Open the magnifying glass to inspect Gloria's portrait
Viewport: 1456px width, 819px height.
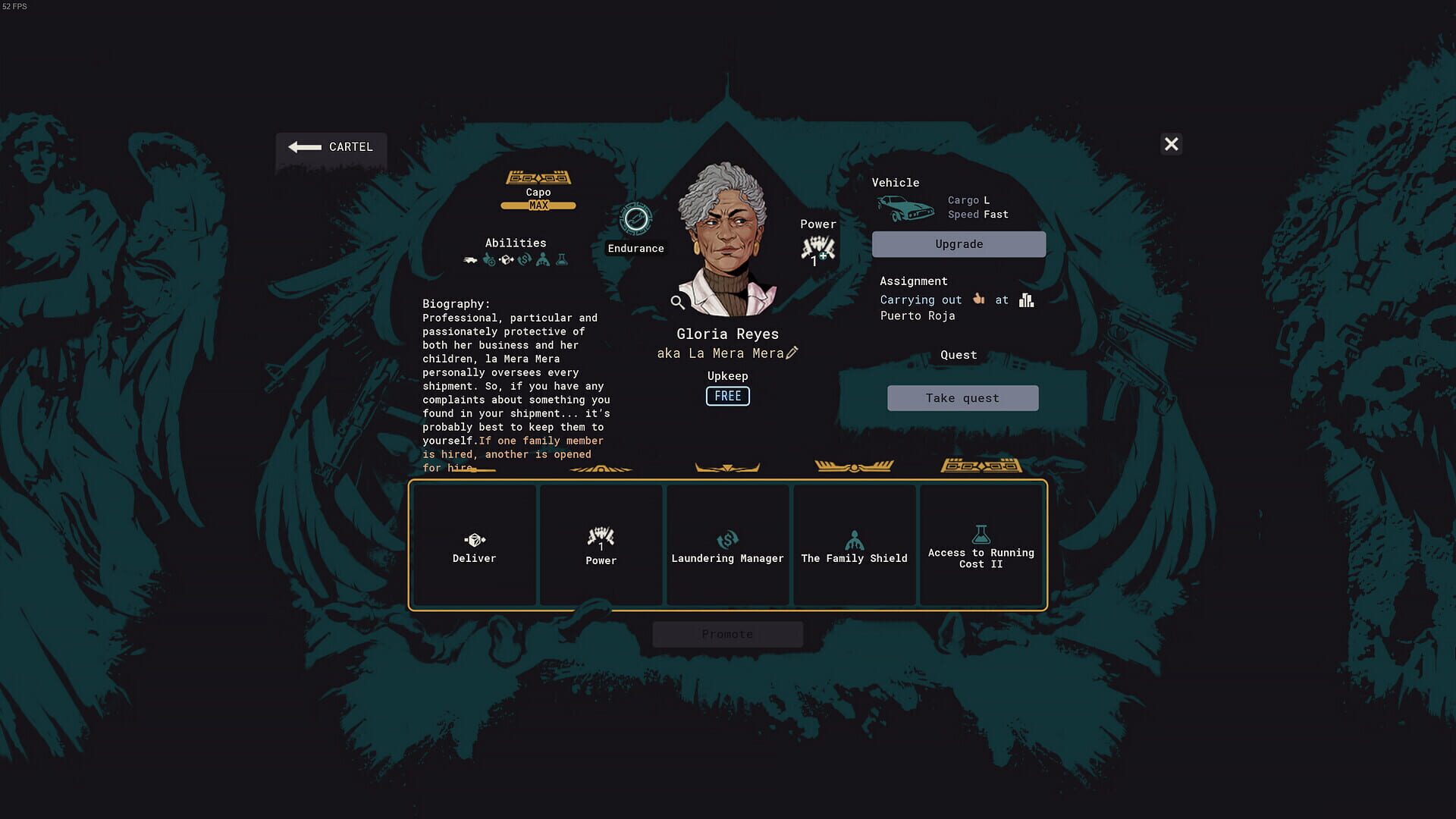click(677, 301)
